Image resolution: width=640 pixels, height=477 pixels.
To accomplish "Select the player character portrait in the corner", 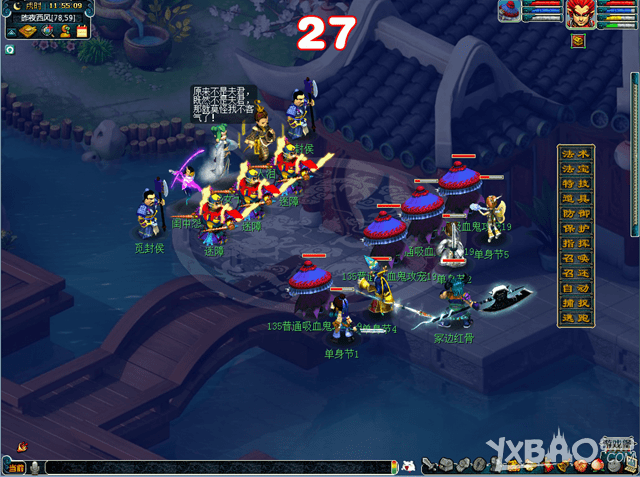I will [x=580, y=14].
